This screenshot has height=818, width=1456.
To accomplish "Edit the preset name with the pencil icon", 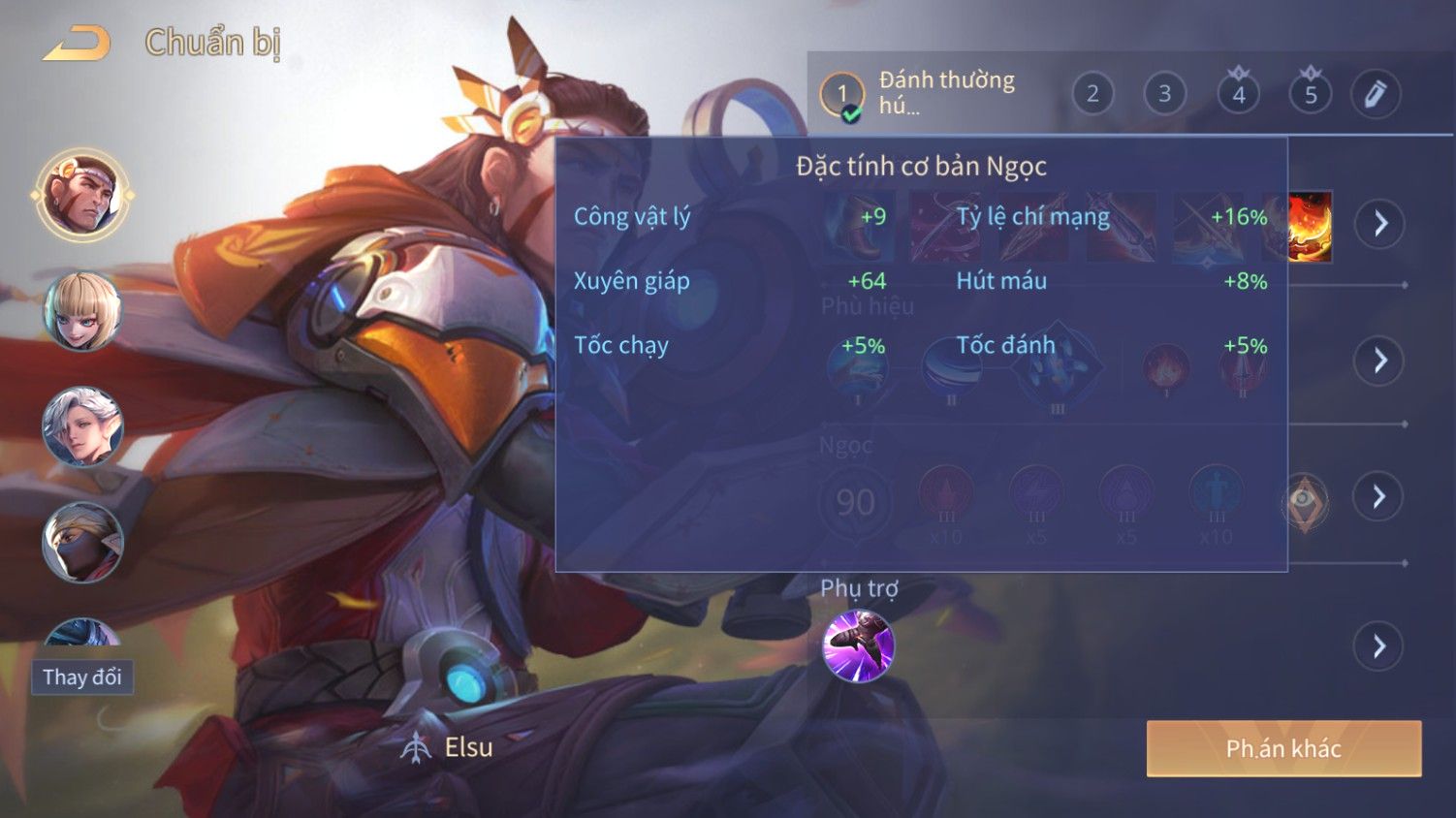I will coord(1376,94).
